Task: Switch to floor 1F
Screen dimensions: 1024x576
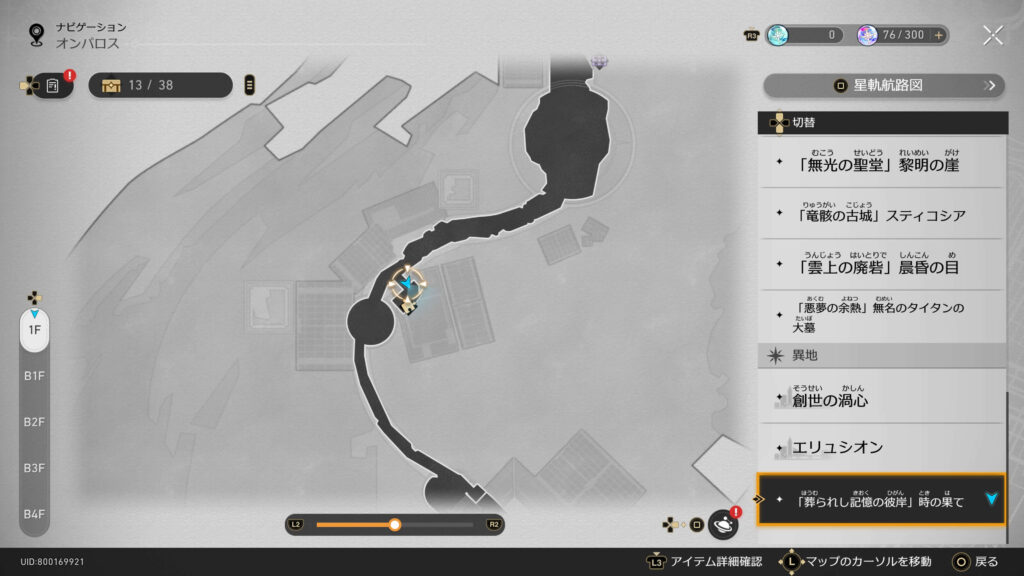Action: (34, 330)
